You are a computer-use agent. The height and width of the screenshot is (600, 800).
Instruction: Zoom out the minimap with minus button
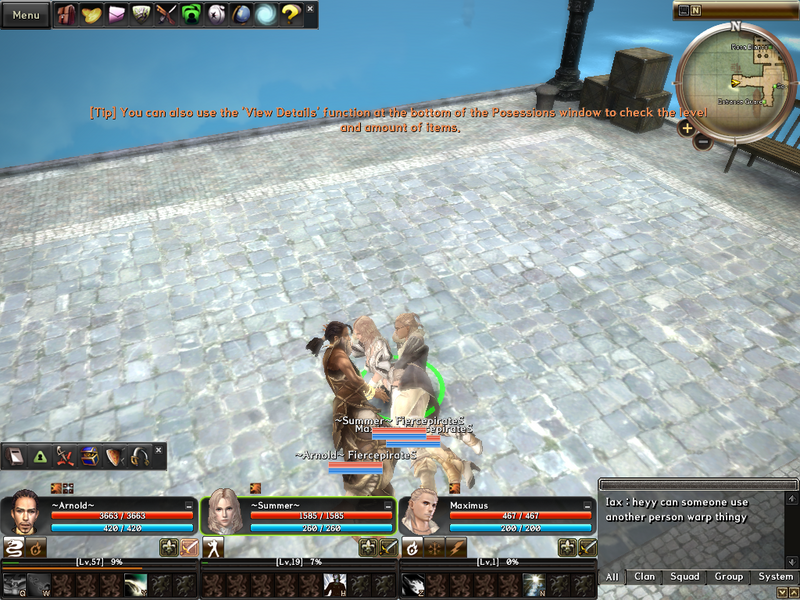point(702,141)
